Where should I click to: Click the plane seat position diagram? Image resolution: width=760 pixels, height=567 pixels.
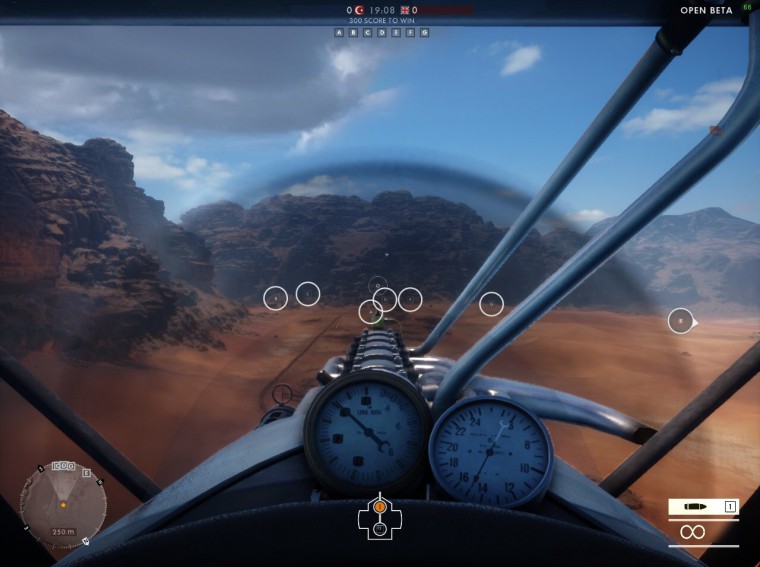pyautogui.click(x=380, y=516)
